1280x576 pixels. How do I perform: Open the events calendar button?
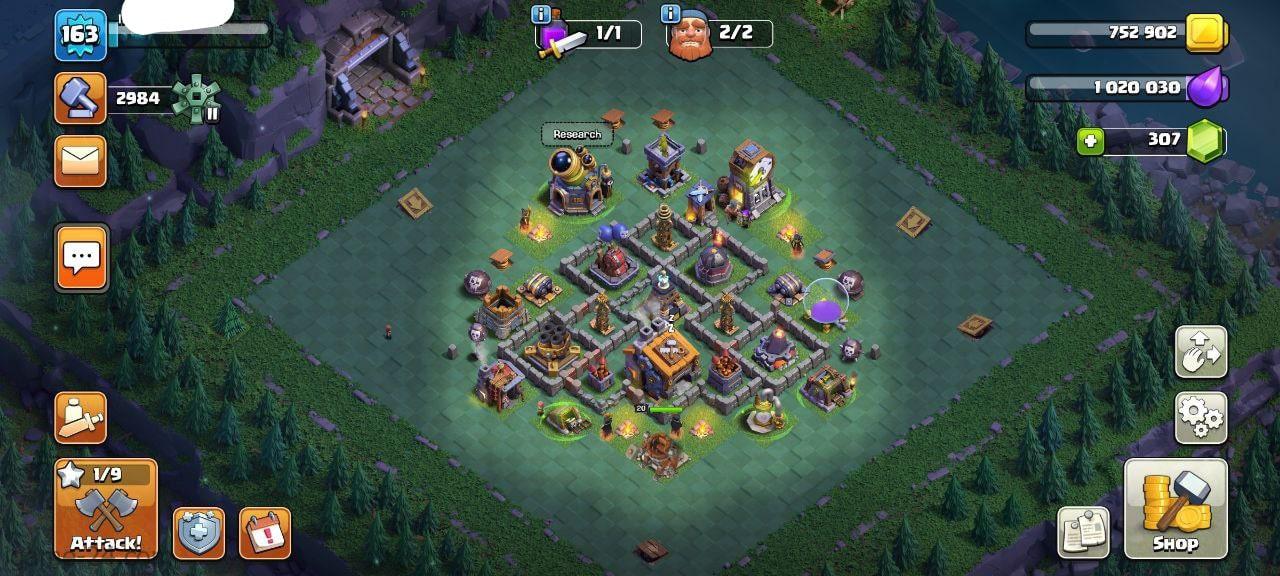[x=265, y=533]
